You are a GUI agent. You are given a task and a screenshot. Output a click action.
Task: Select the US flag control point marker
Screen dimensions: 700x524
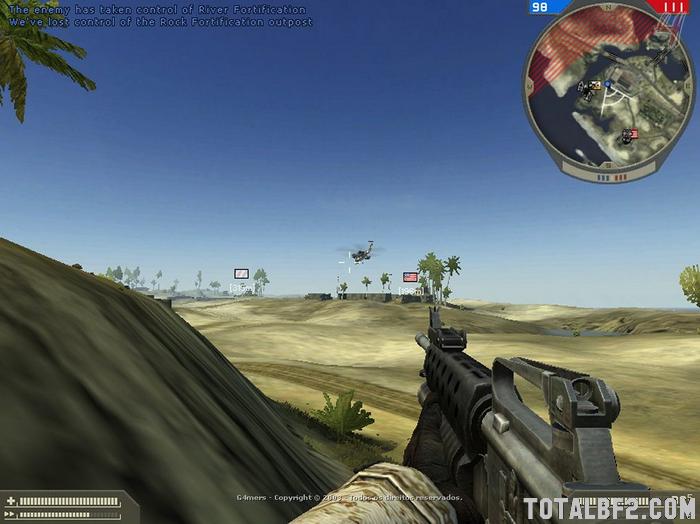point(410,276)
